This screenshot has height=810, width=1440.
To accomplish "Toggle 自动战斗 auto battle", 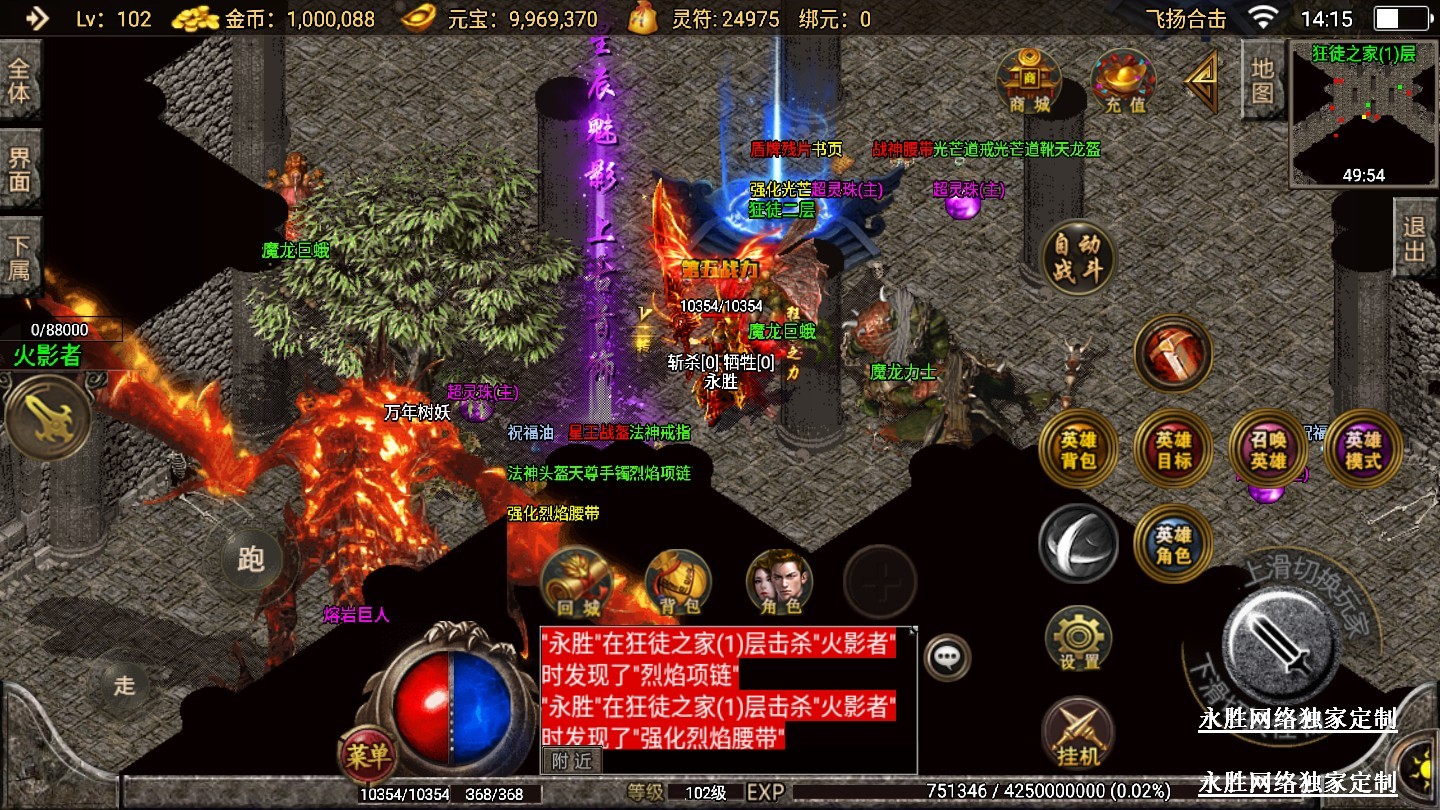I will [1078, 257].
